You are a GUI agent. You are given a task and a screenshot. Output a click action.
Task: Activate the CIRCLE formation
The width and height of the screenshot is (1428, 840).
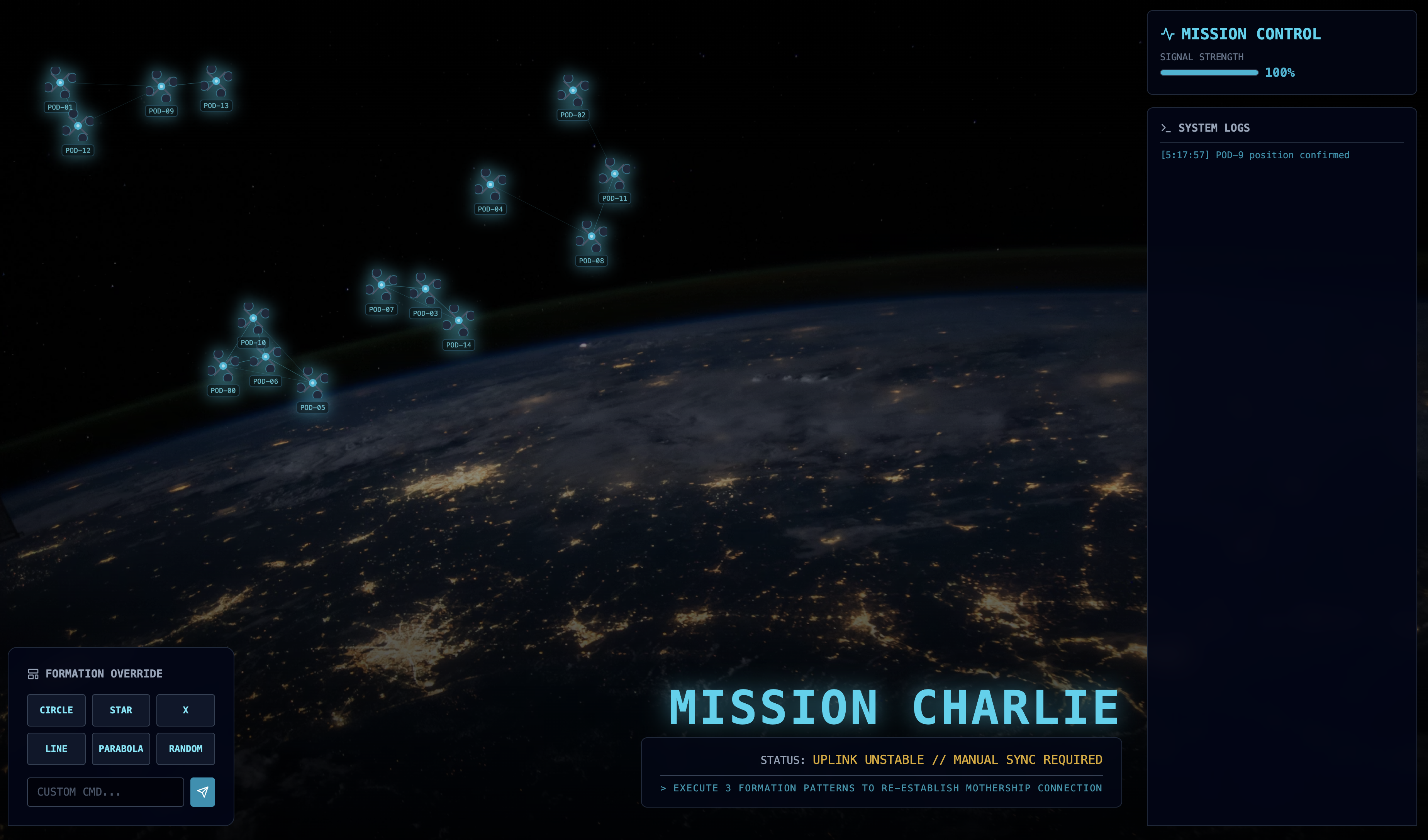56,710
